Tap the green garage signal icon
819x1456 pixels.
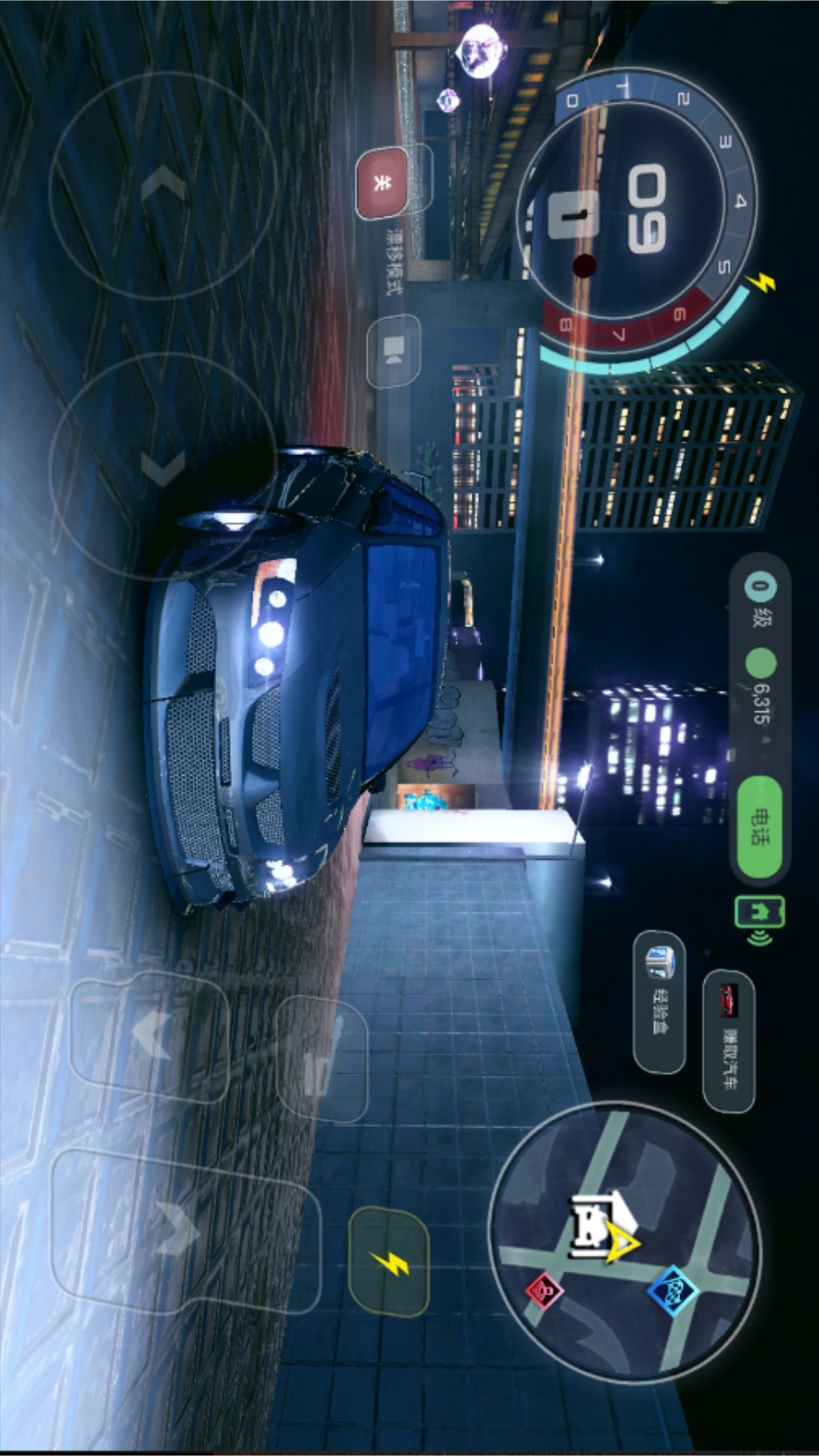758,919
